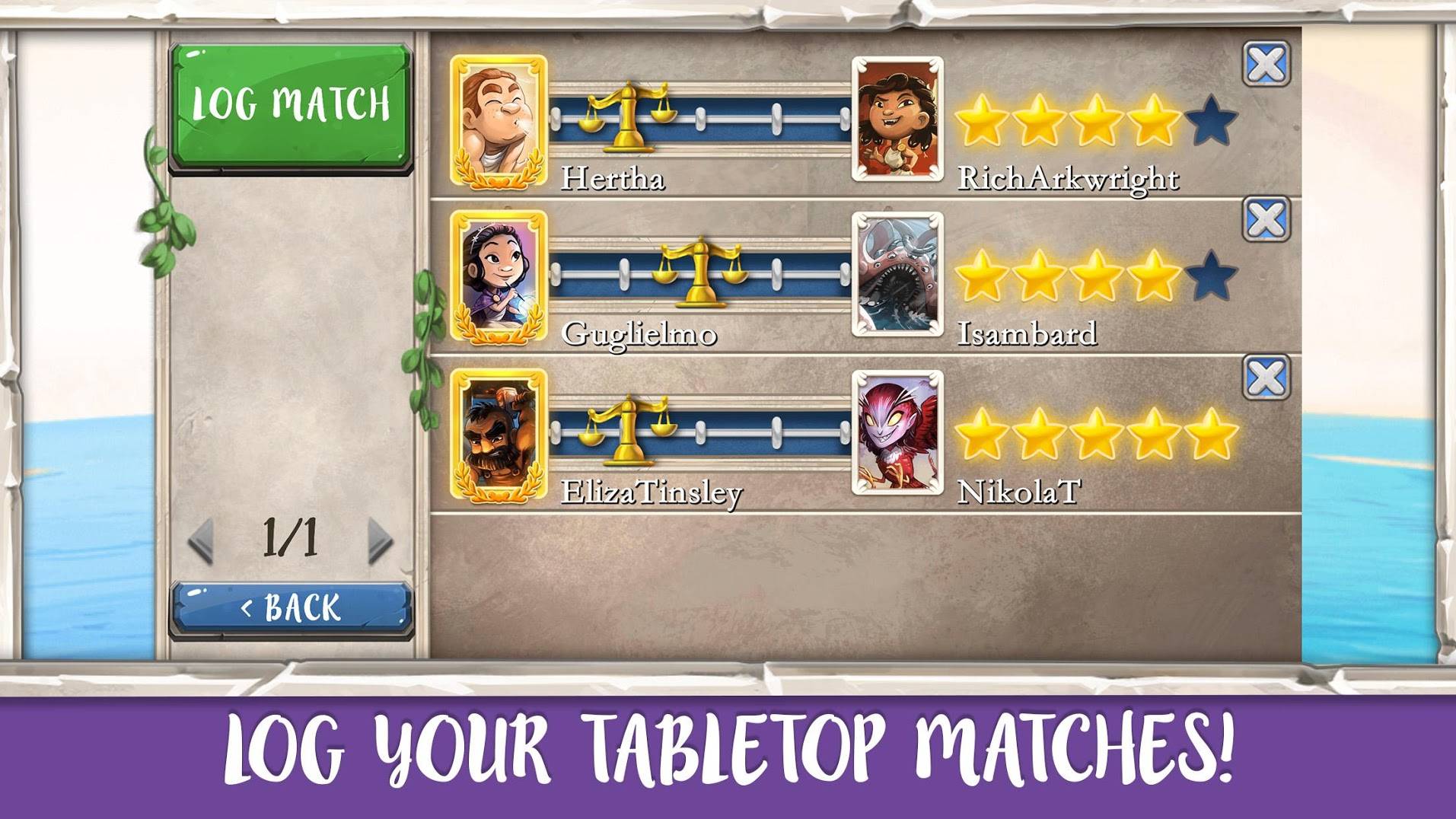Advance to the next page arrow

[380, 540]
